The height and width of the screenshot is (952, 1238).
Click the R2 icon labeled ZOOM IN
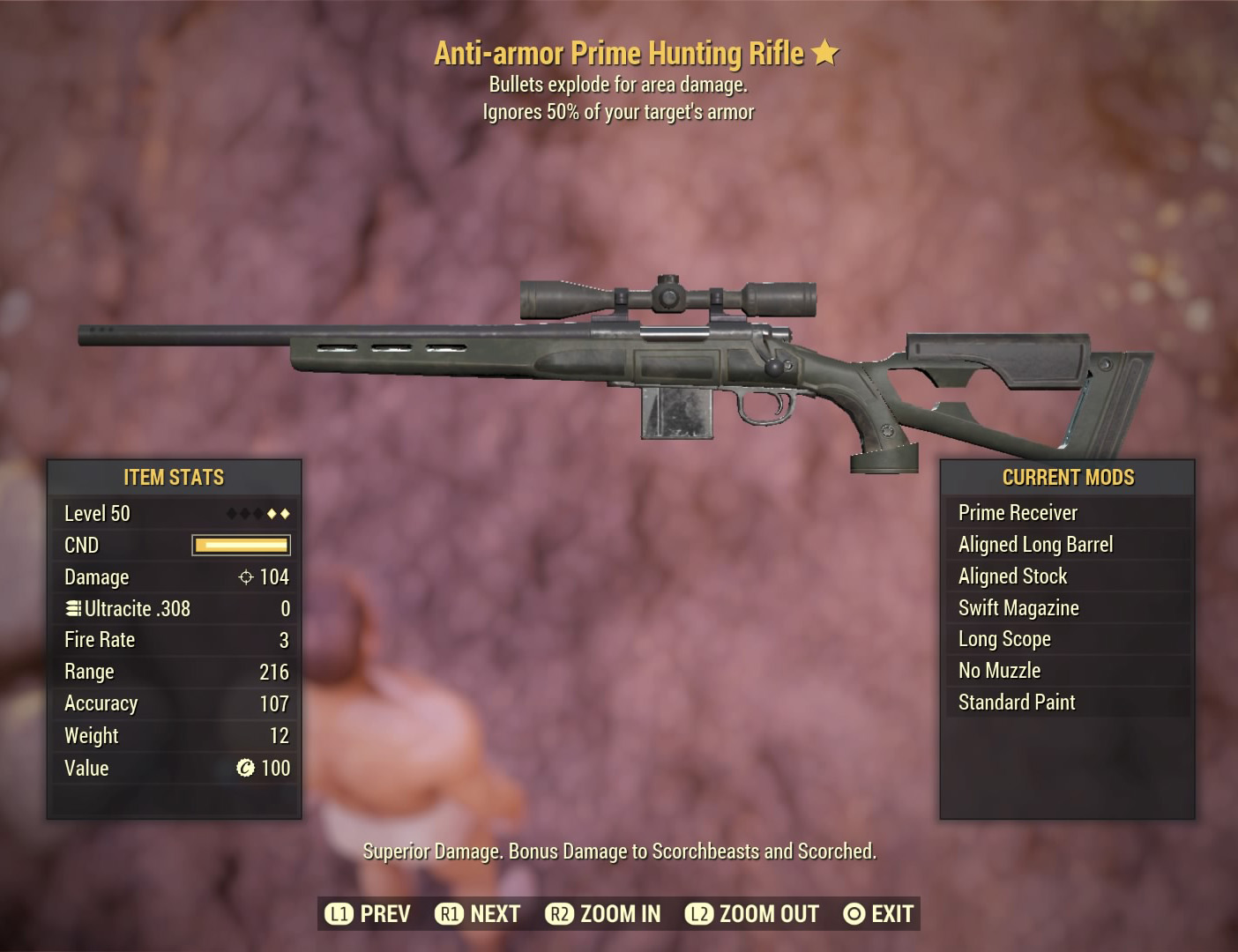coord(560,914)
